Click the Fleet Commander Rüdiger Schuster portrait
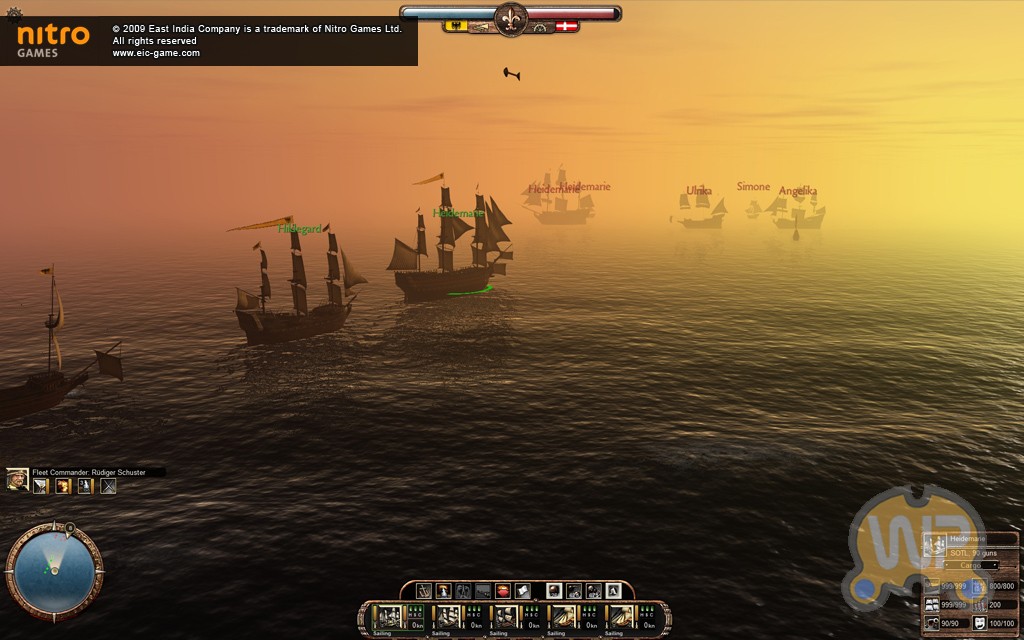This screenshot has width=1024, height=640. (17, 480)
